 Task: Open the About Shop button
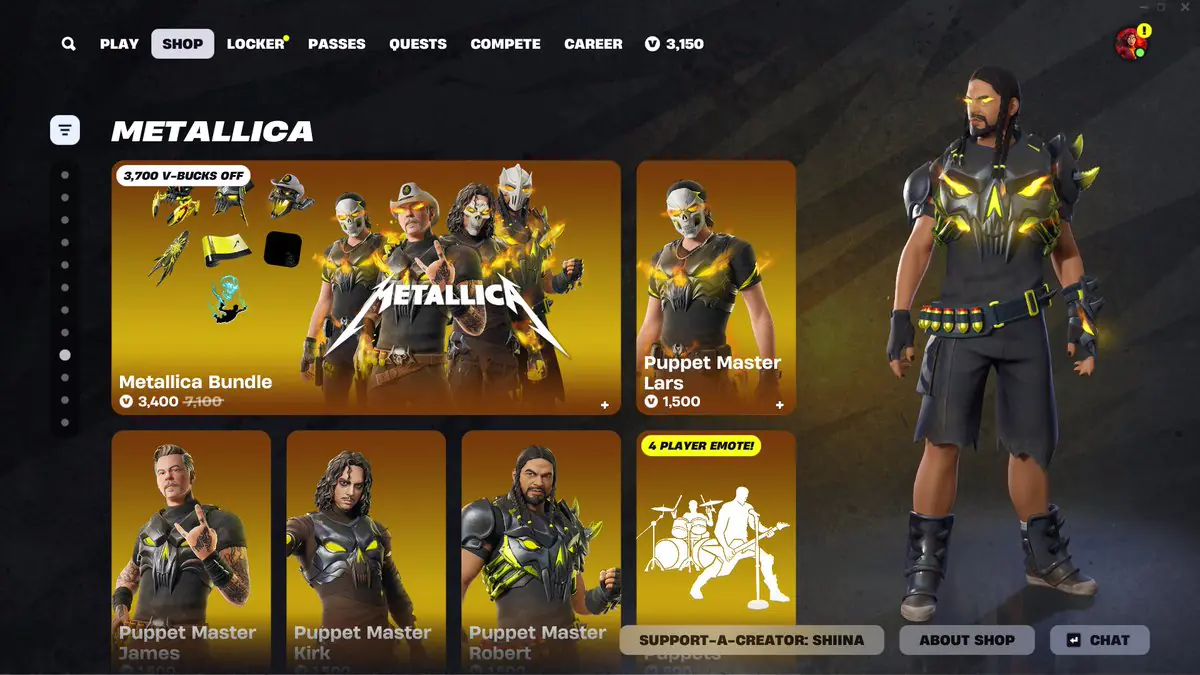(x=967, y=640)
